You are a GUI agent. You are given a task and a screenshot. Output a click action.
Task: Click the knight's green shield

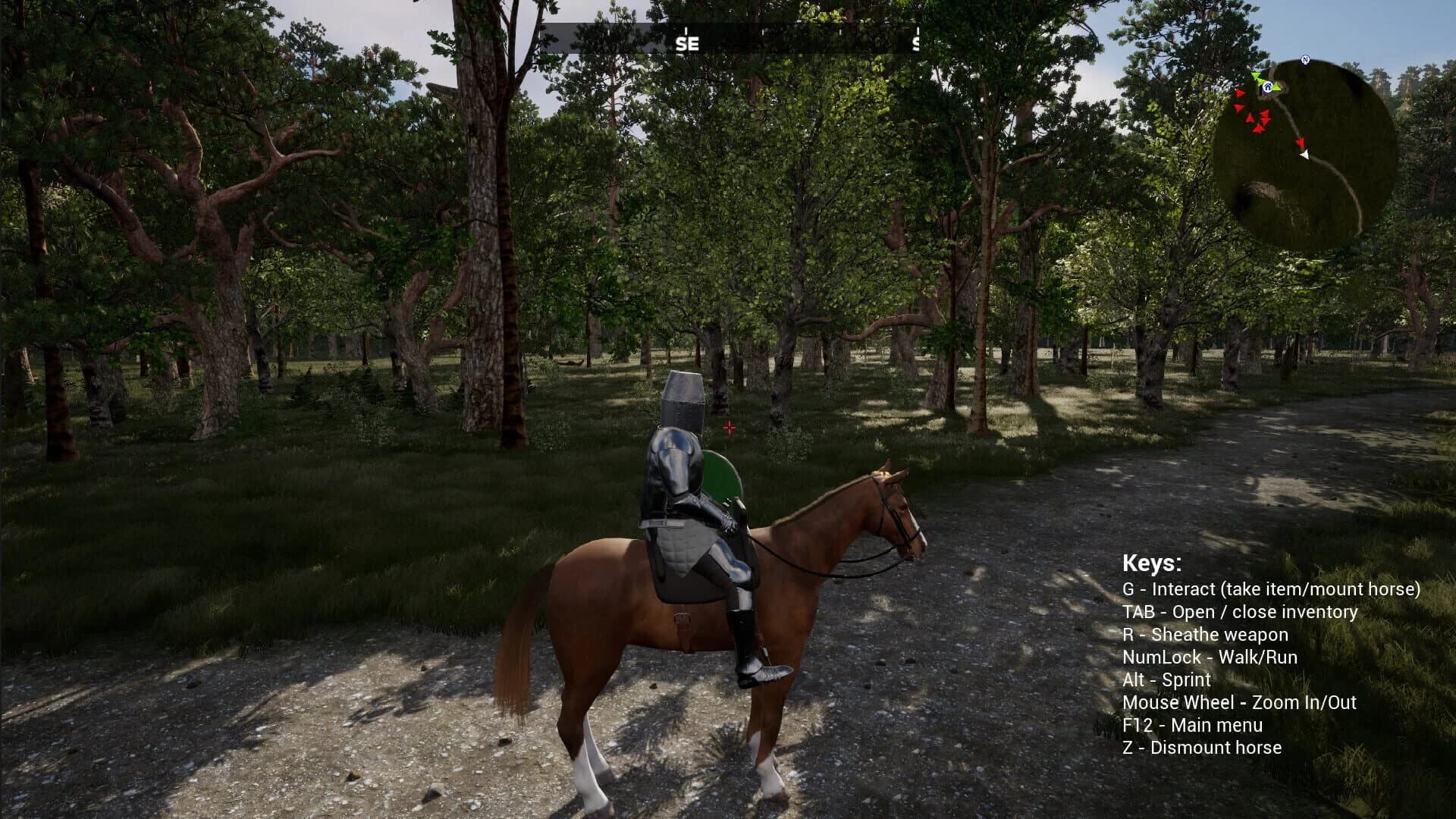tap(720, 476)
